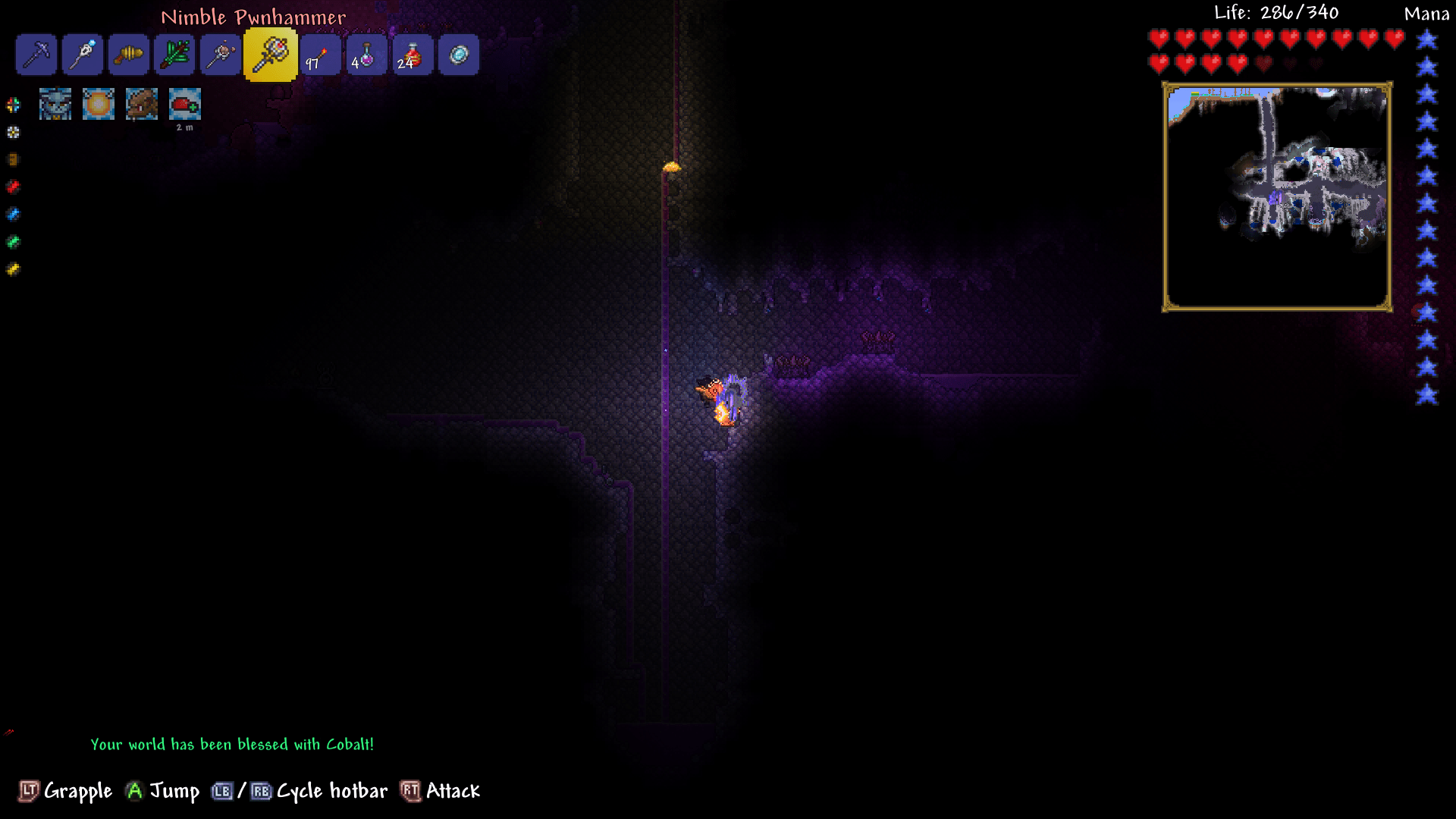Select the staff in the second hotbar slot
This screenshot has height=819, width=1456.
(x=82, y=55)
